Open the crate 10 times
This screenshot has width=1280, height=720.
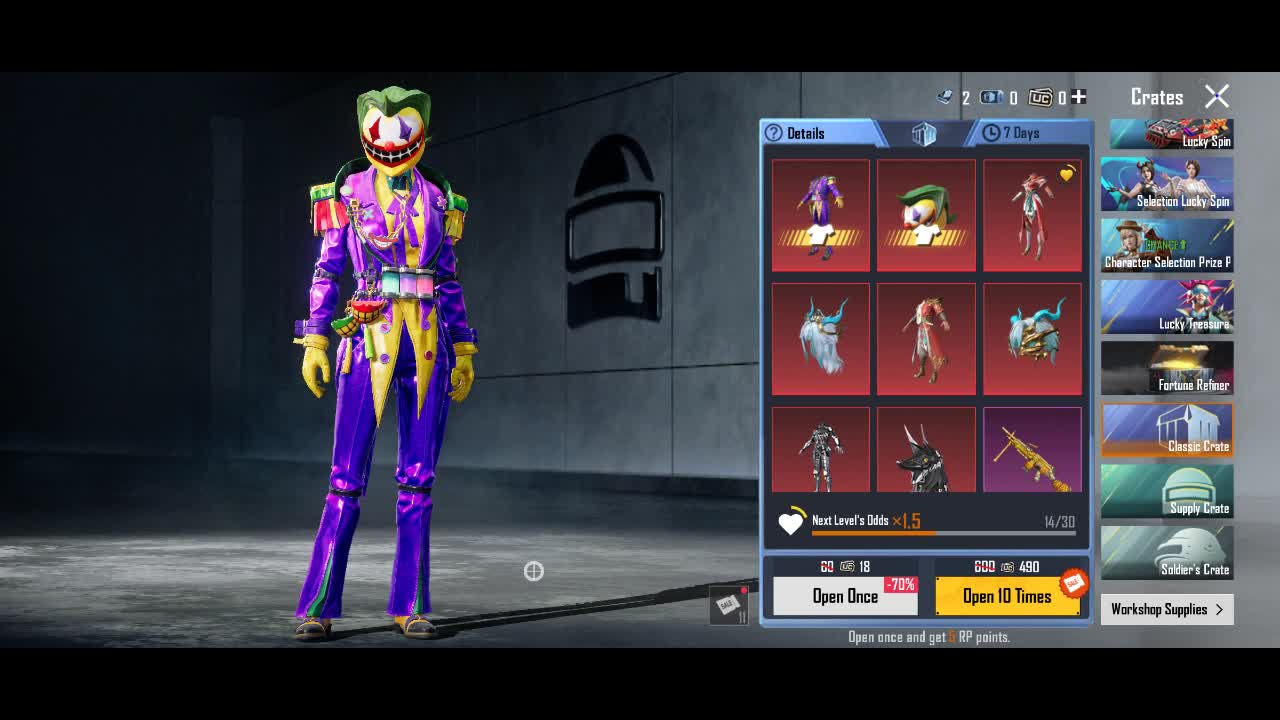tap(1007, 596)
